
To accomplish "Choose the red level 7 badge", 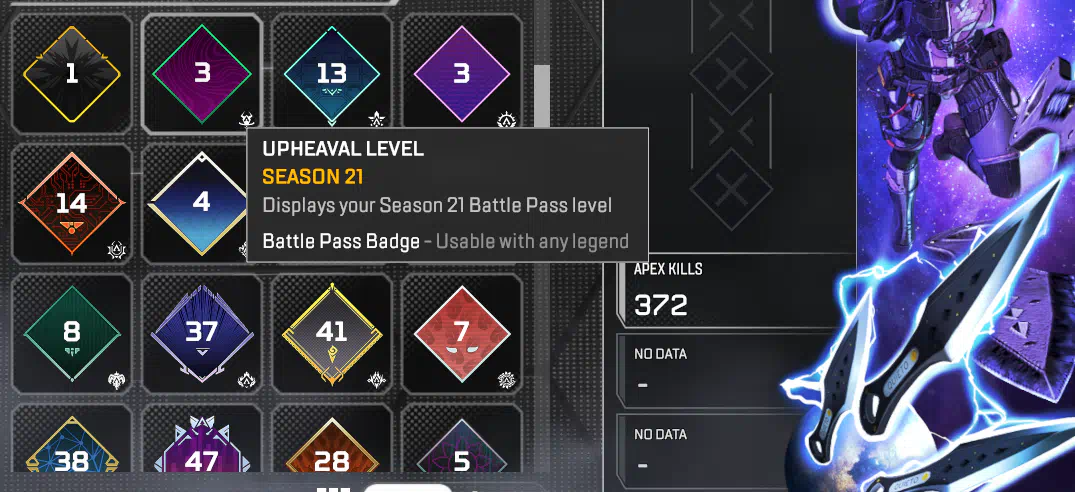I will 461,333.
